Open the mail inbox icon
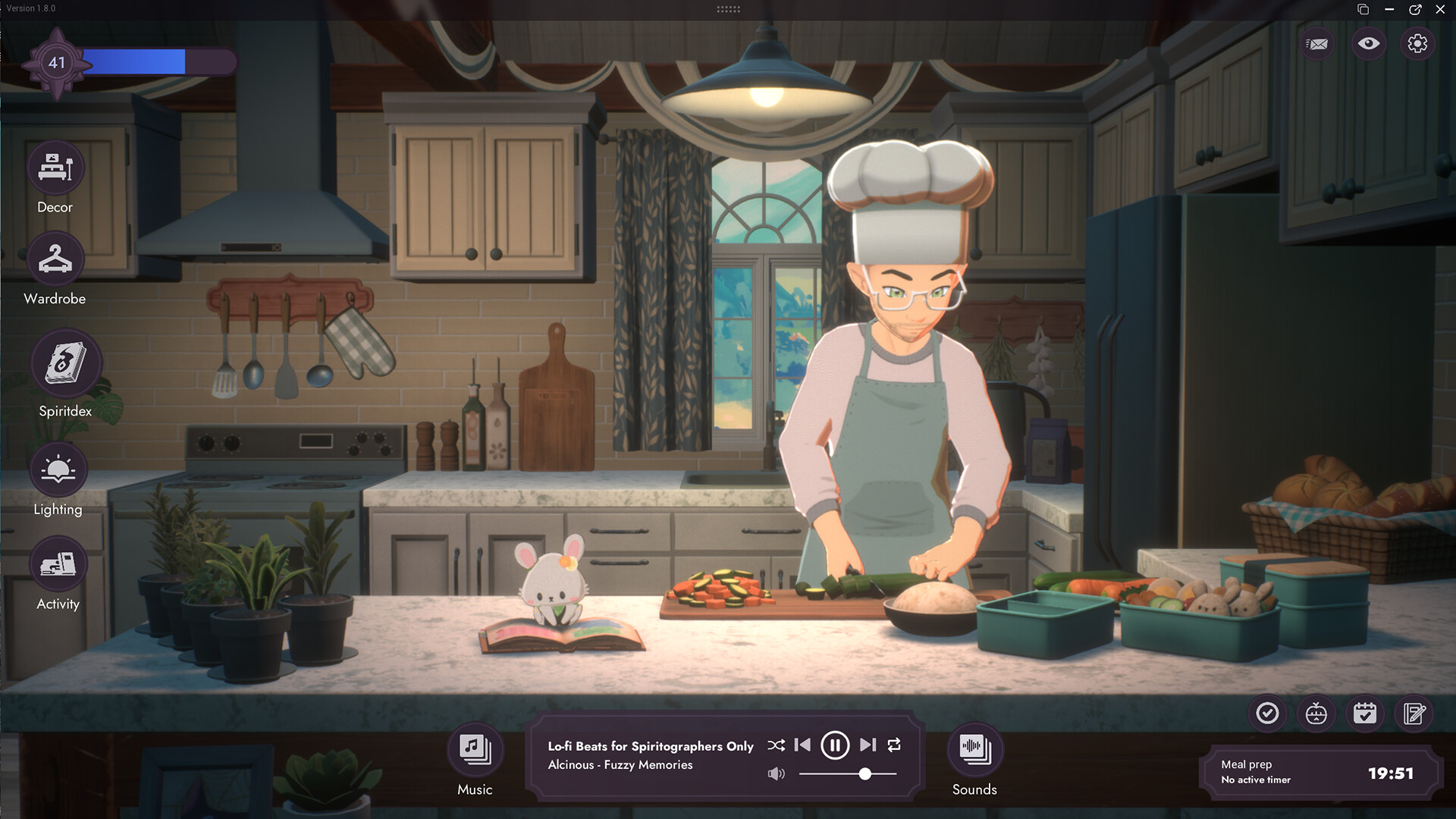The height and width of the screenshot is (819, 1456). (1317, 43)
